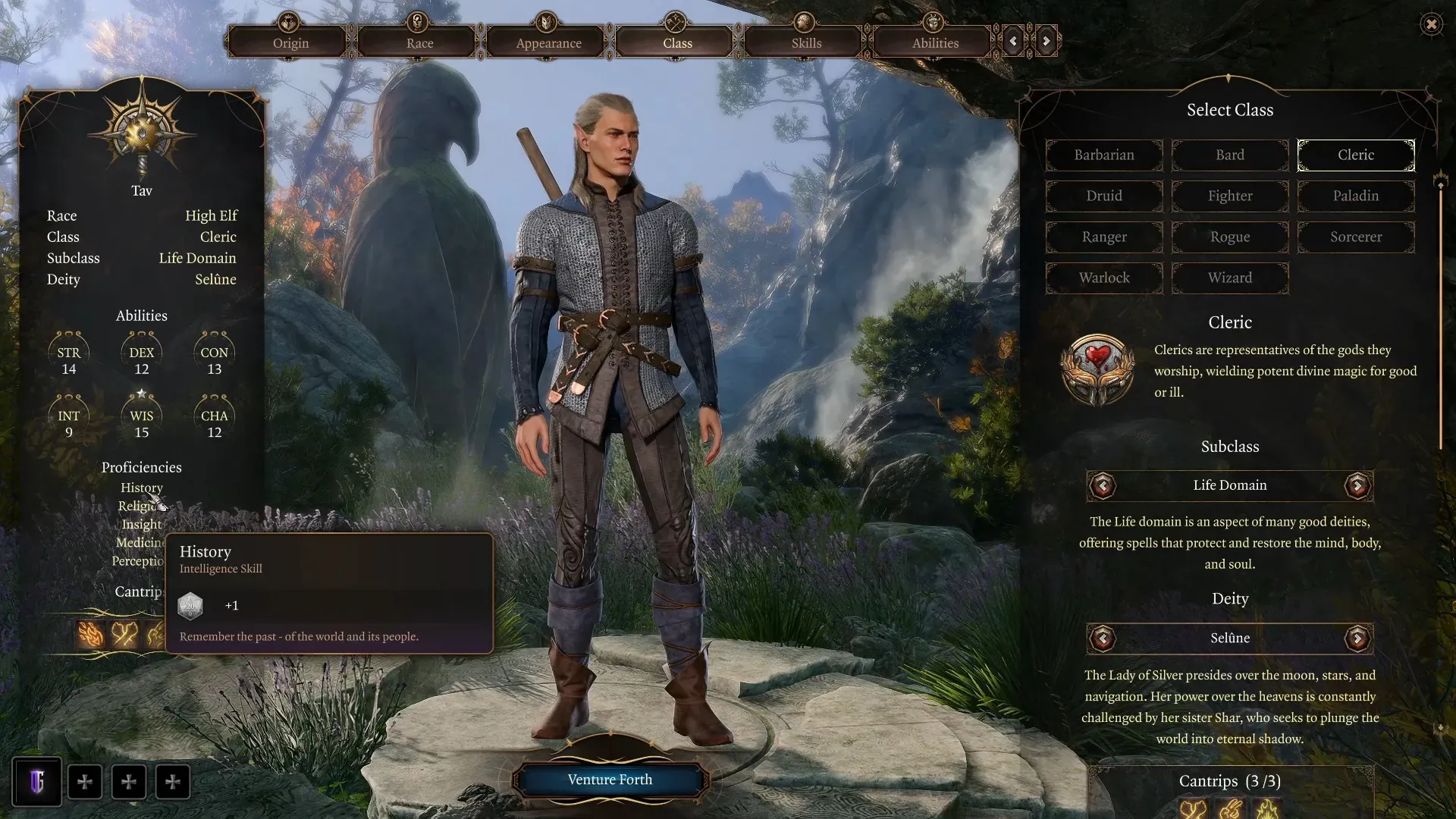
Task: Open the Race tab
Action: tap(419, 42)
